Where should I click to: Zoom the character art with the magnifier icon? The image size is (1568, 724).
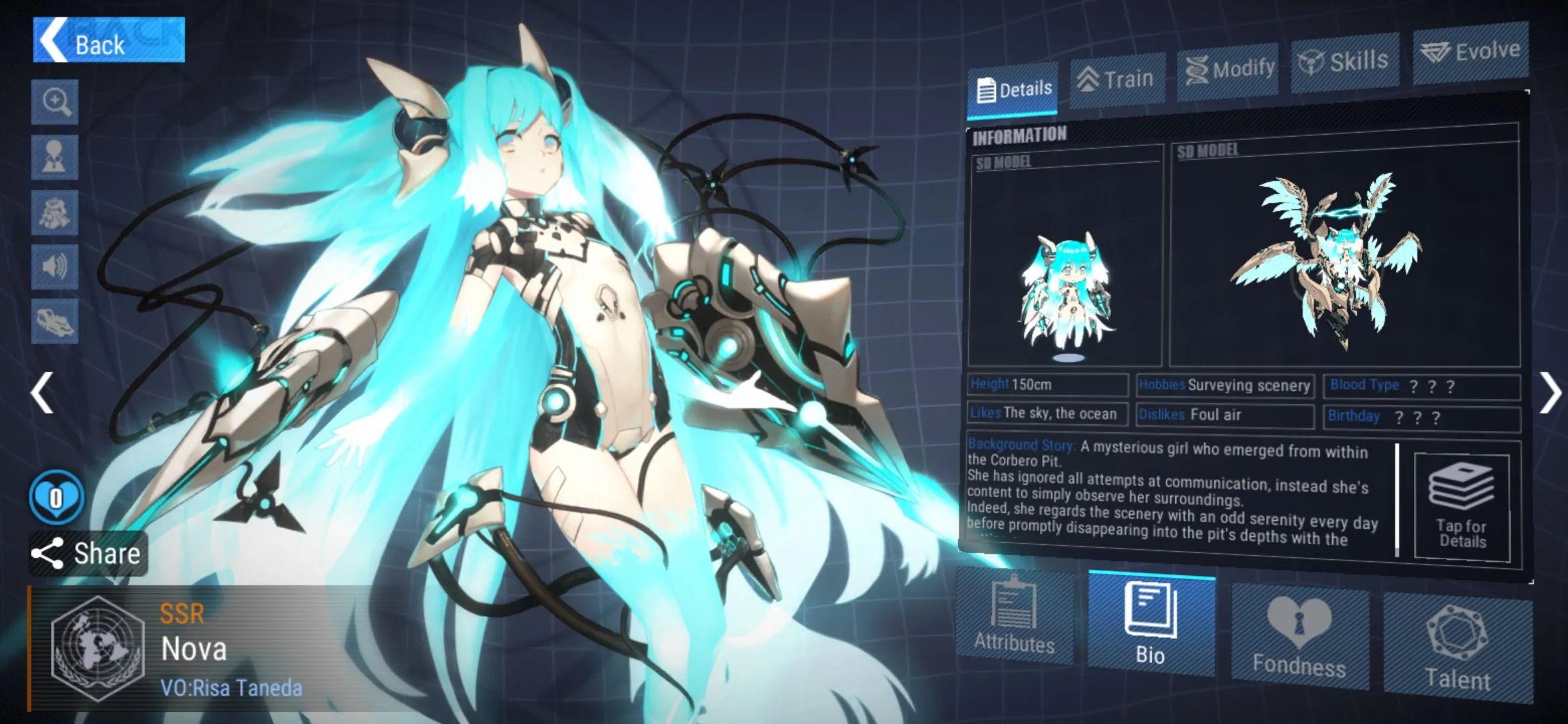pyautogui.click(x=55, y=103)
